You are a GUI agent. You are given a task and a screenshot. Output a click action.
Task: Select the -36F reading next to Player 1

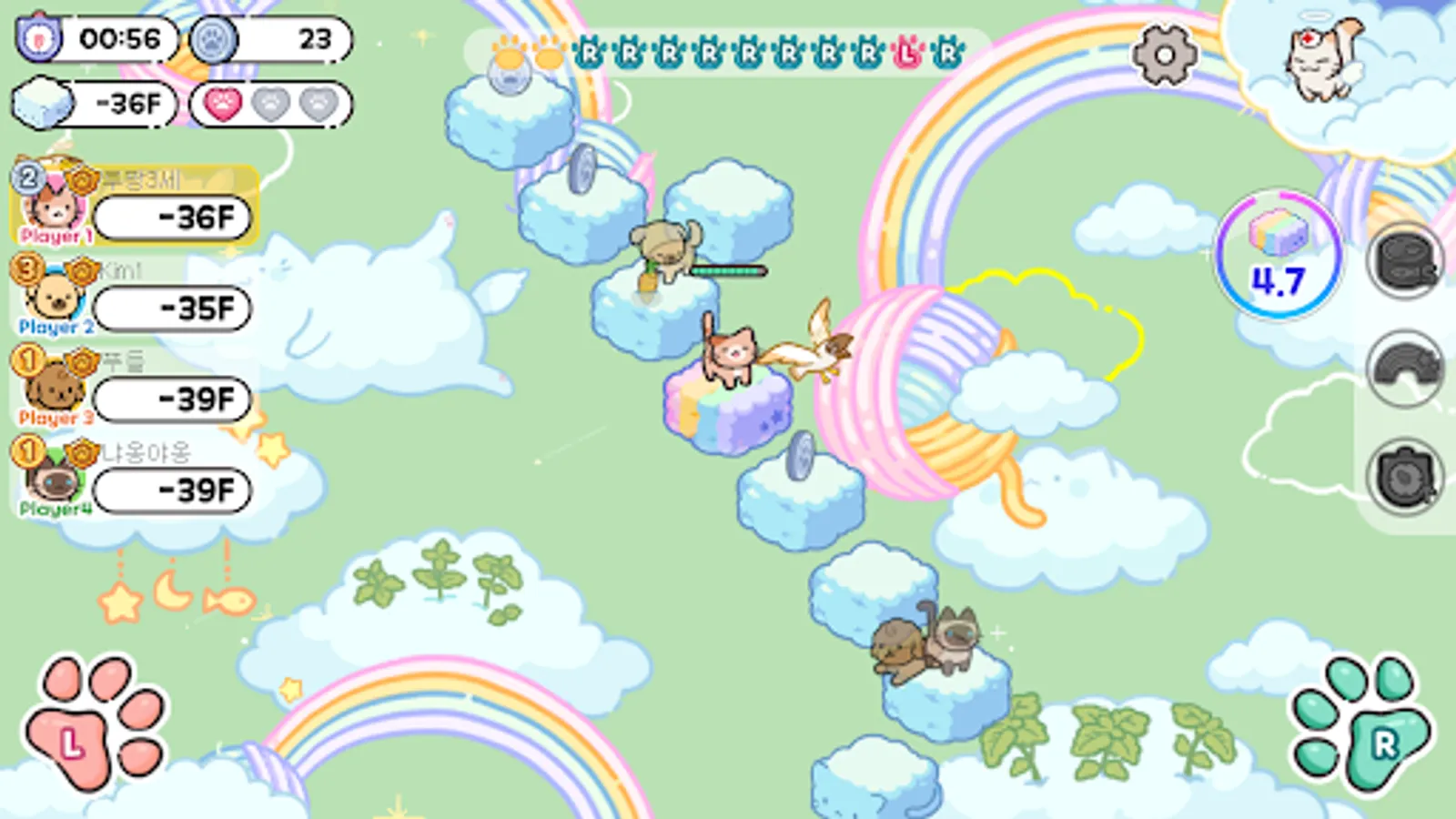[x=173, y=218]
